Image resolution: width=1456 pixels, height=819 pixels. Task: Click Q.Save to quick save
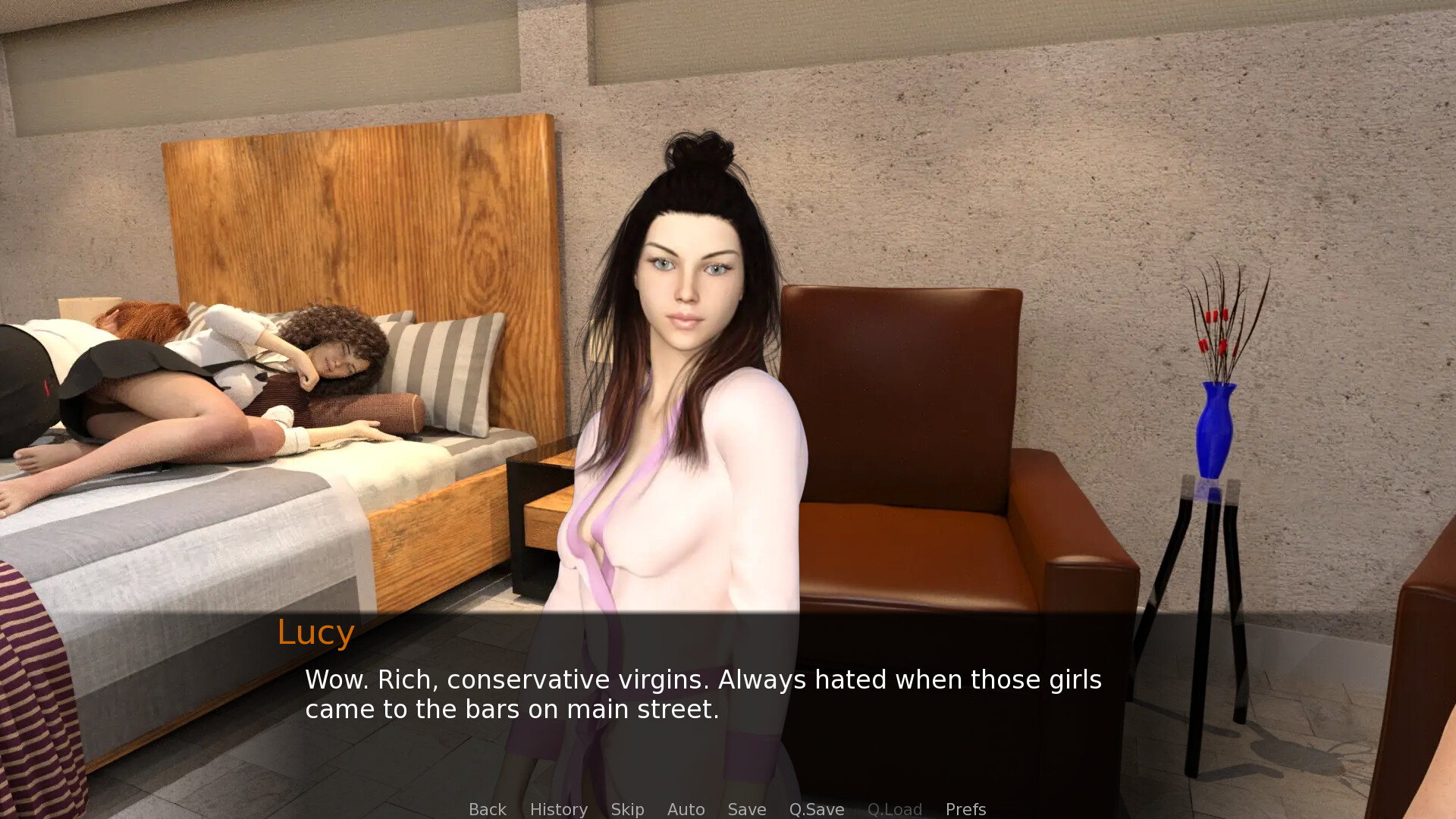click(816, 809)
